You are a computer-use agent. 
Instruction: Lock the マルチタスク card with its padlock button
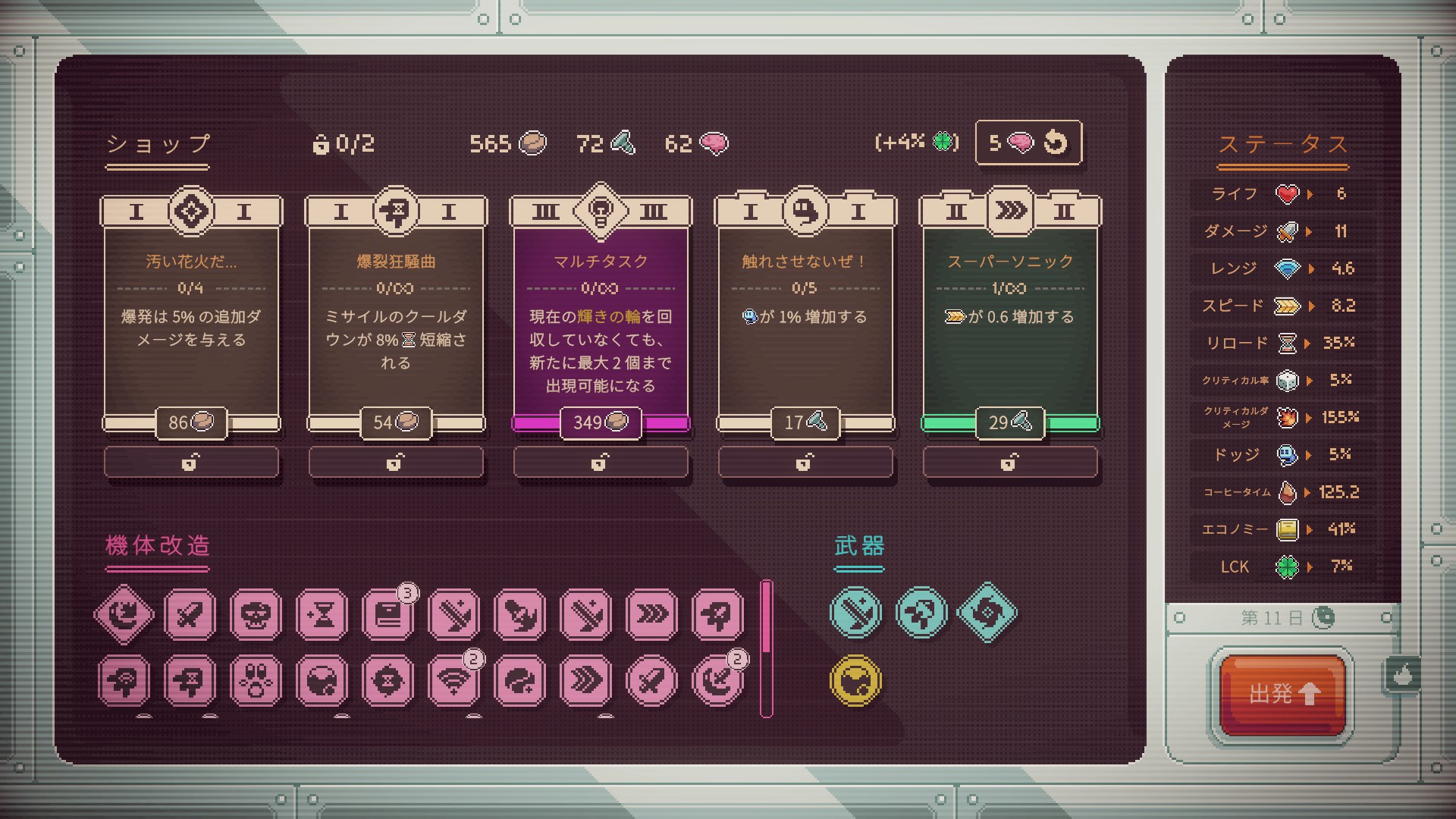tap(601, 462)
